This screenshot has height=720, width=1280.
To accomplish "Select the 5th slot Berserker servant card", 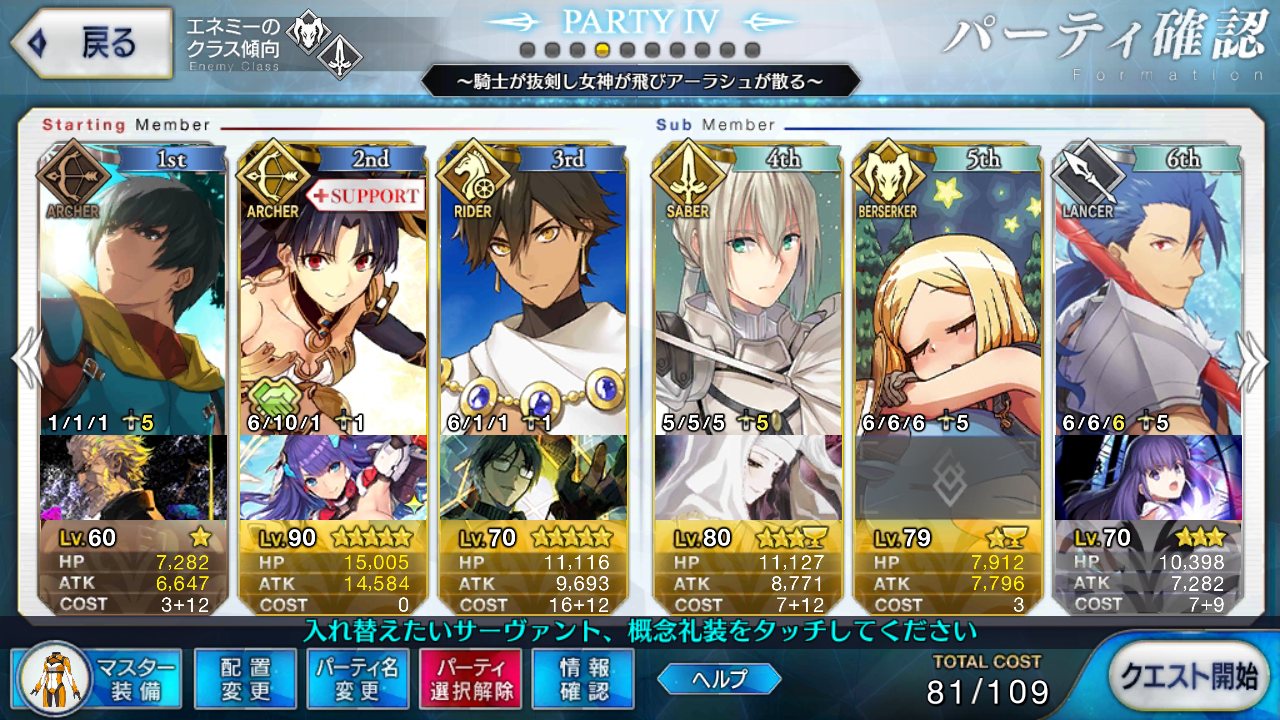I will click(x=948, y=290).
